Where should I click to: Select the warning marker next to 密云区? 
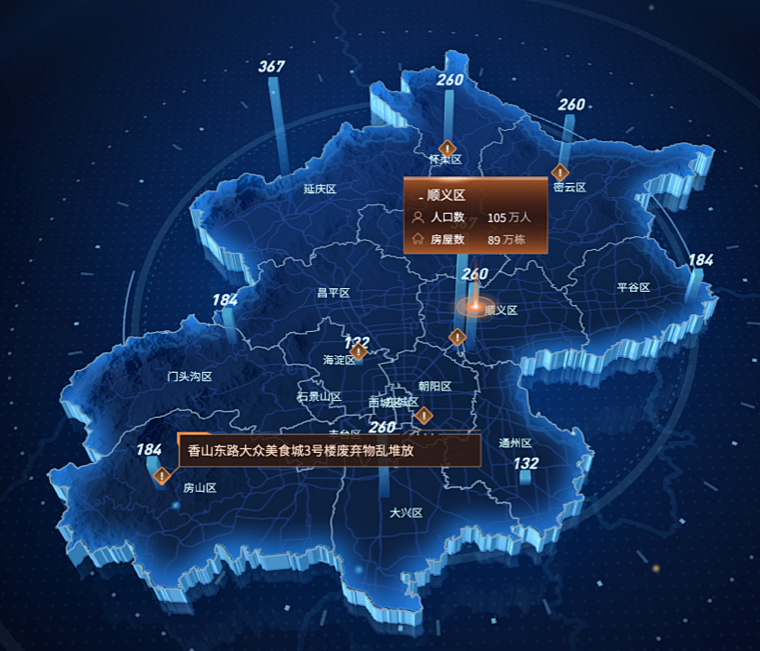point(560,172)
